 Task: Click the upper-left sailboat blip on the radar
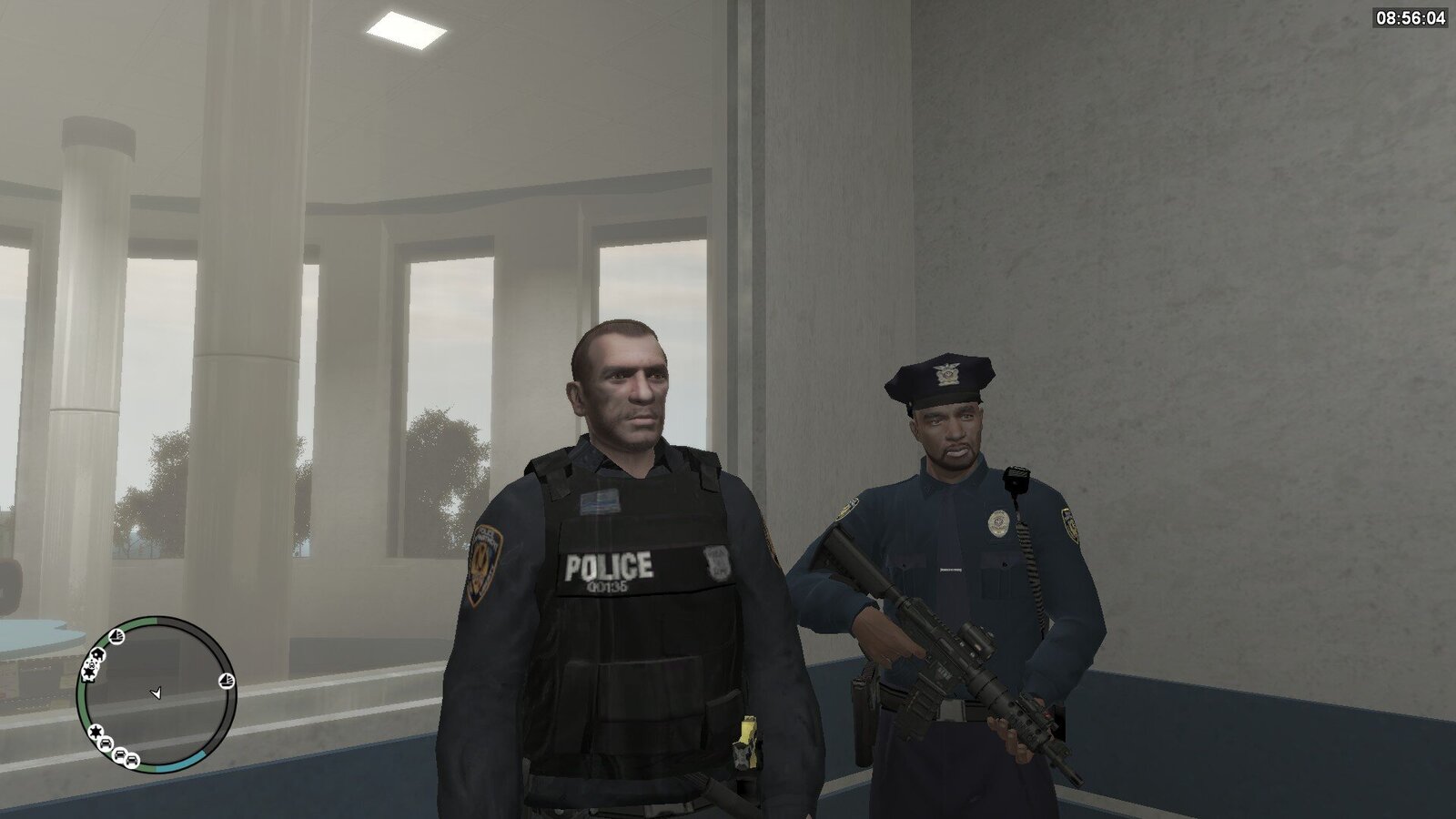(116, 636)
